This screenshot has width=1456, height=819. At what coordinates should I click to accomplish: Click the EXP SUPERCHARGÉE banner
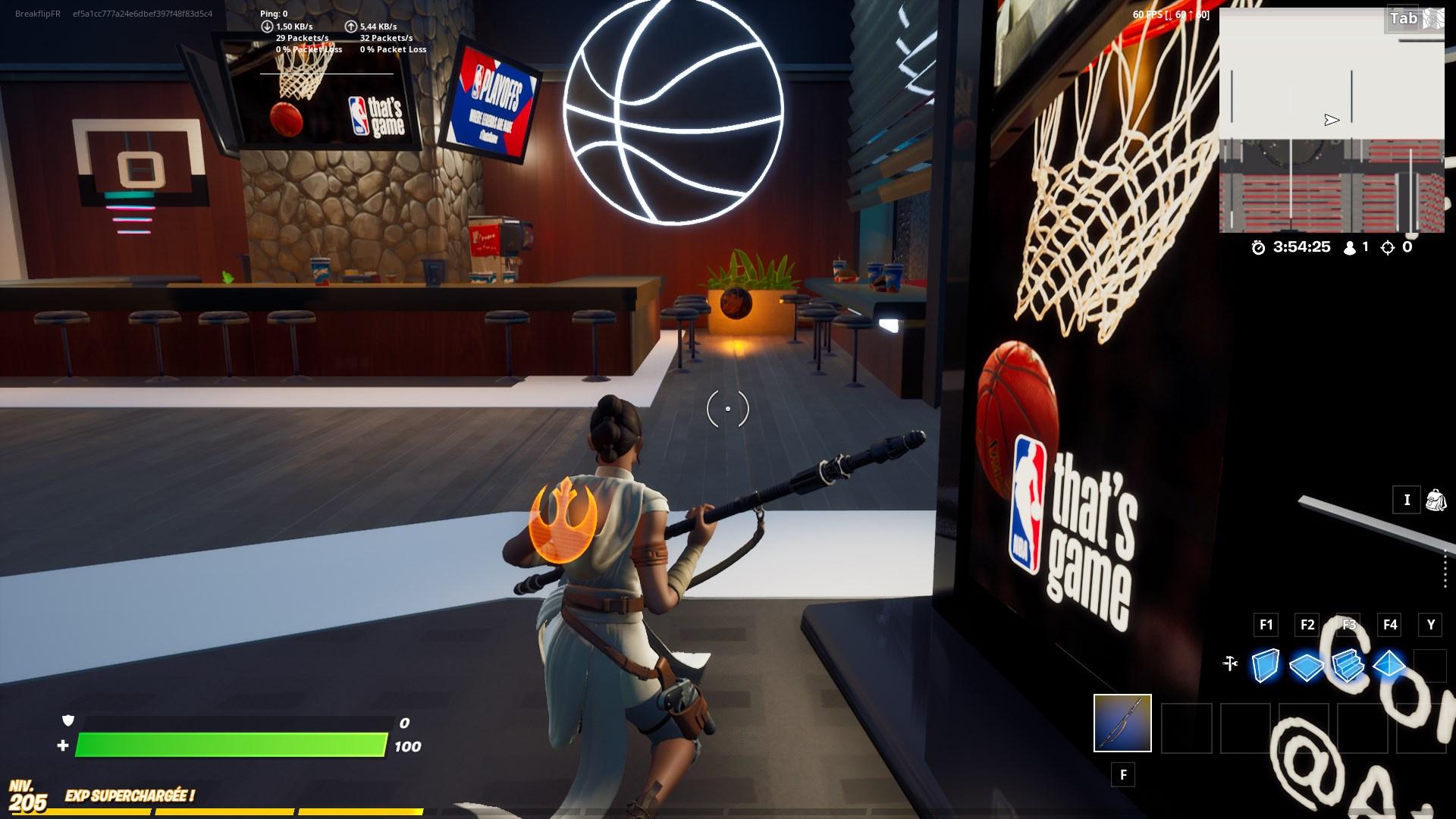[x=129, y=797]
